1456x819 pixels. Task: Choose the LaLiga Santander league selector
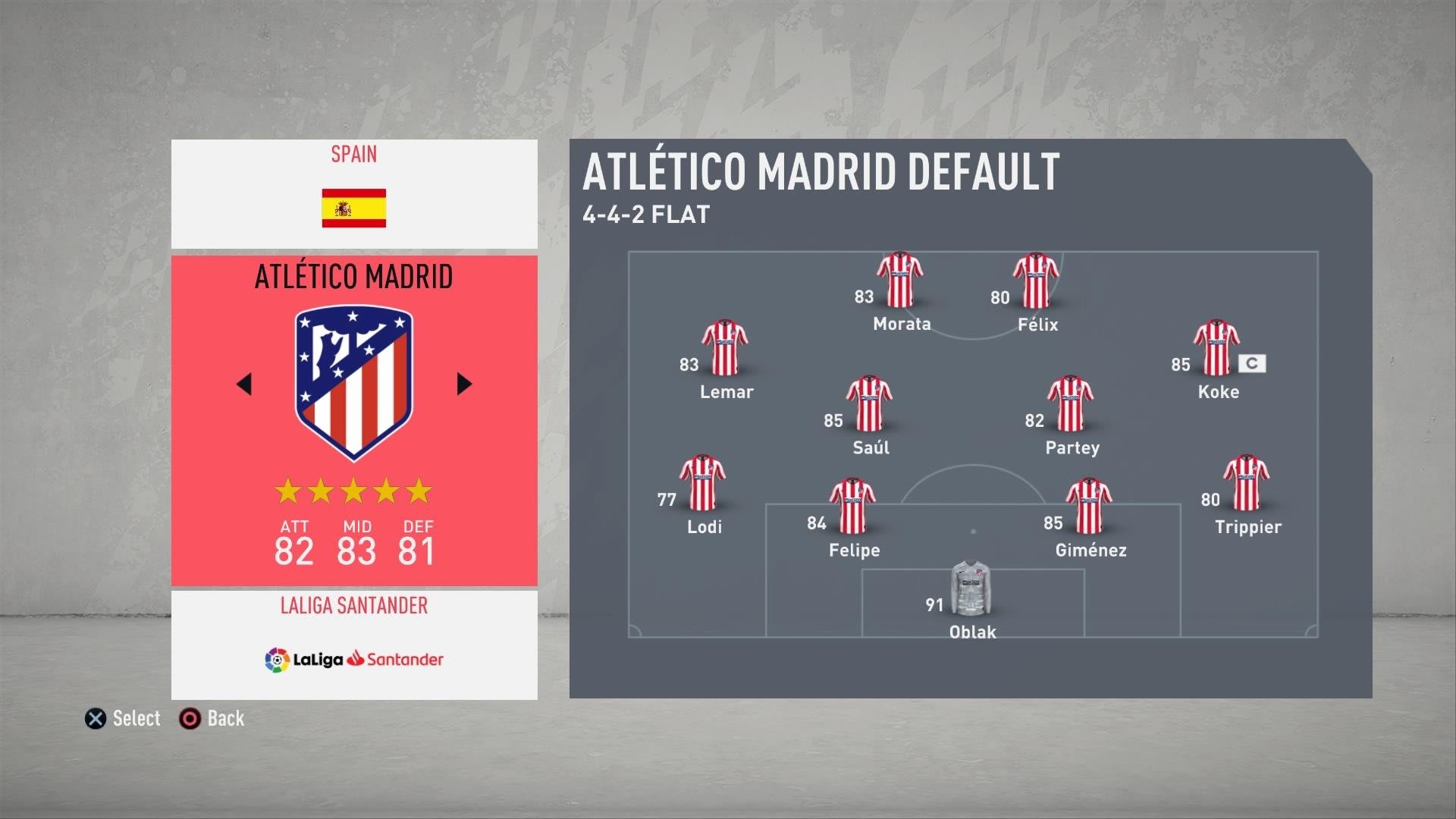(354, 645)
